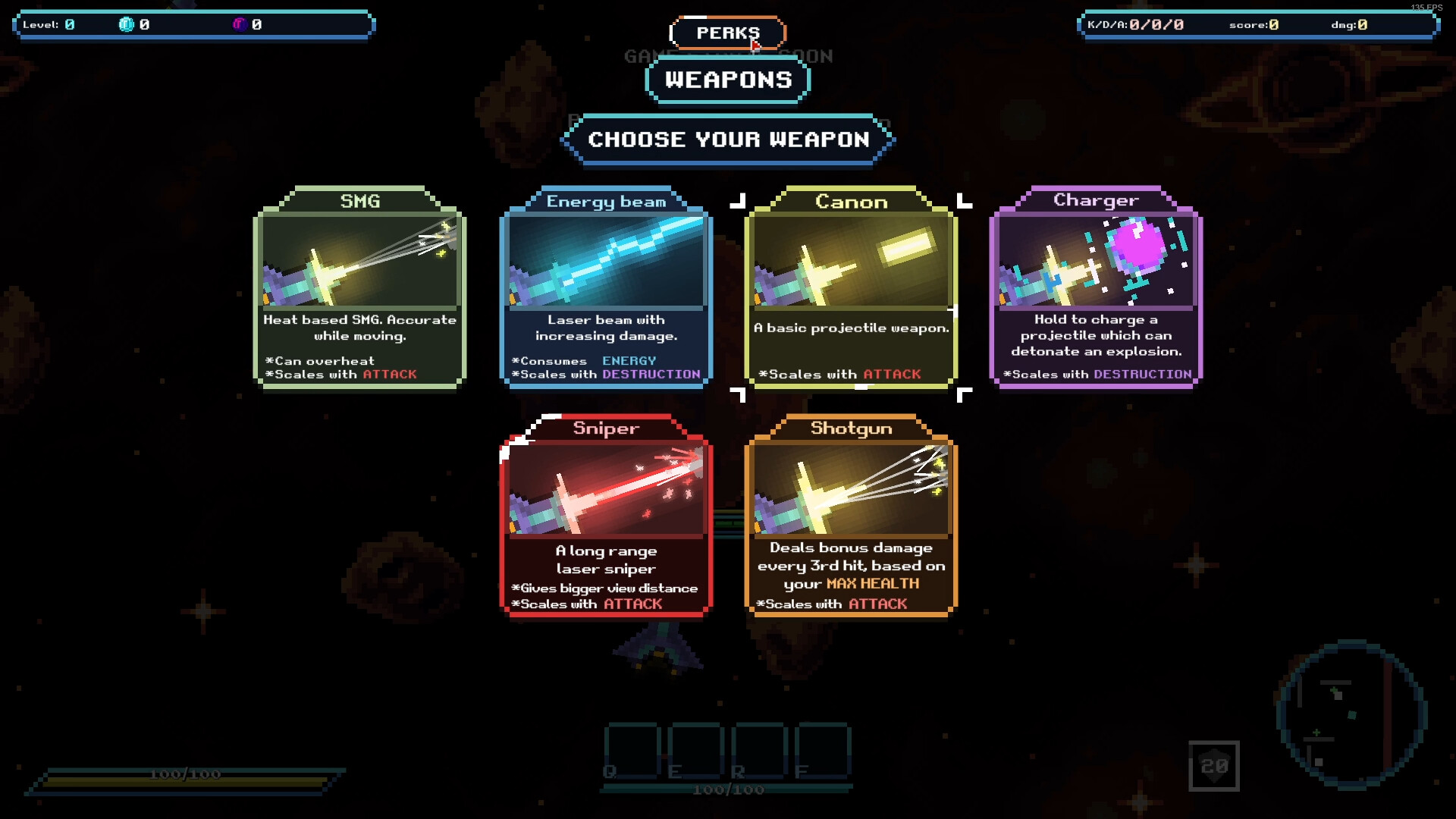
Task: Select the SMG weapon icon
Action: click(x=360, y=262)
